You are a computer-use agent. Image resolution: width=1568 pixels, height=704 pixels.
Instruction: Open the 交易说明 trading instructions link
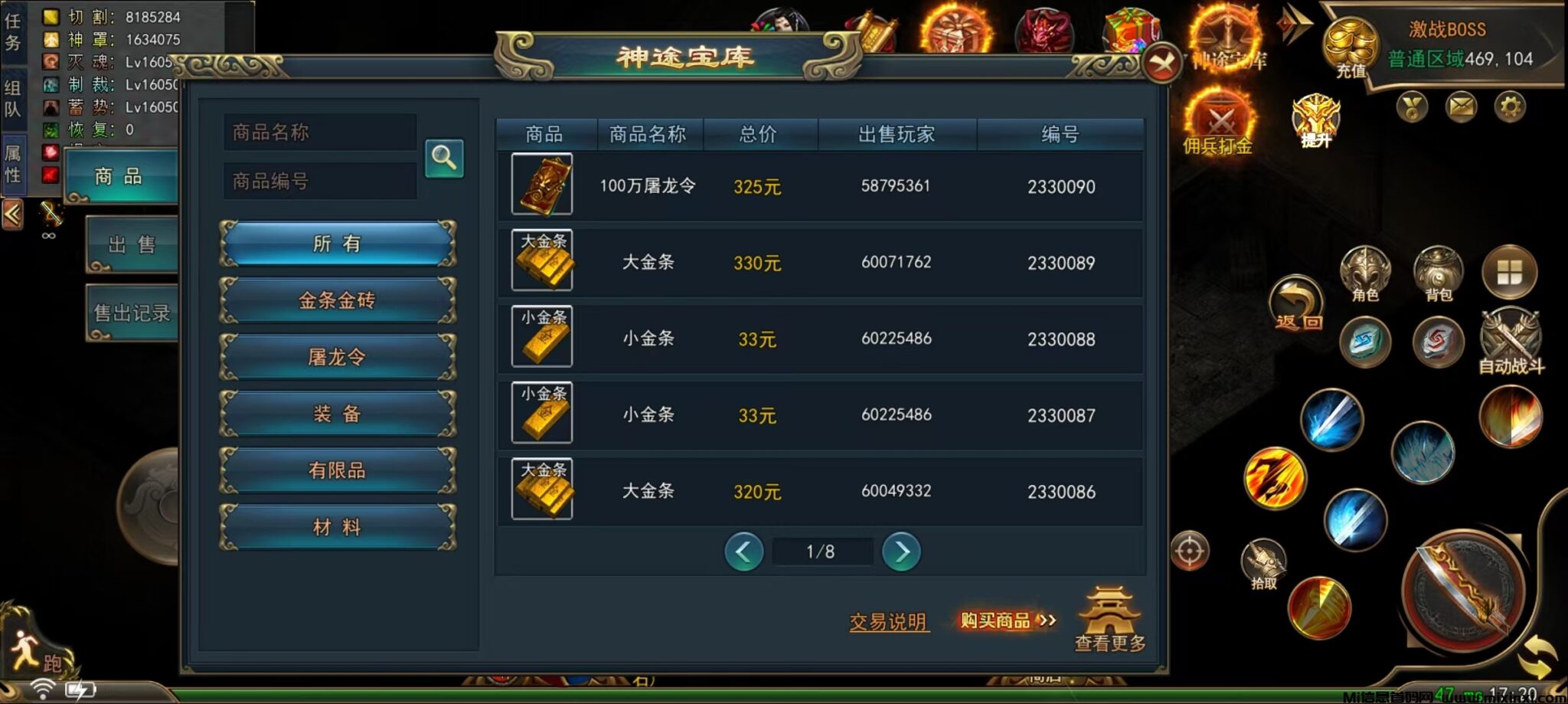click(887, 622)
